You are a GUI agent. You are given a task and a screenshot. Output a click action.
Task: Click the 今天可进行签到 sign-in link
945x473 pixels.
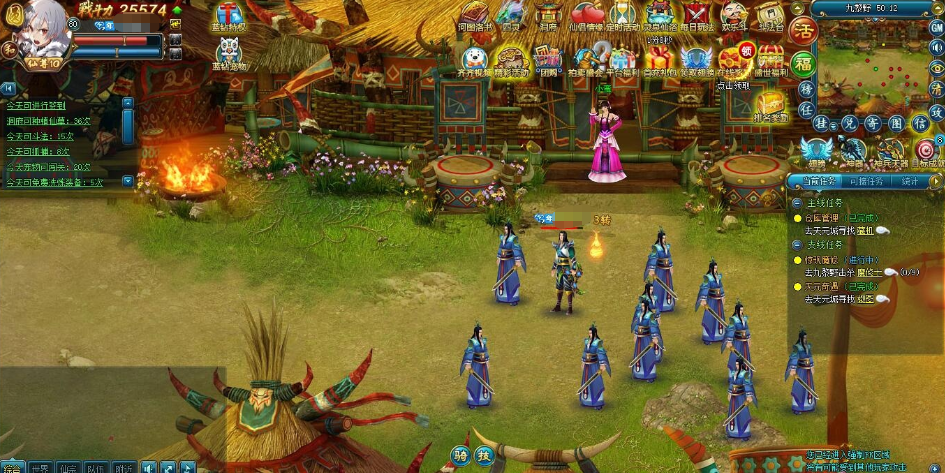pyautogui.click(x=36, y=104)
